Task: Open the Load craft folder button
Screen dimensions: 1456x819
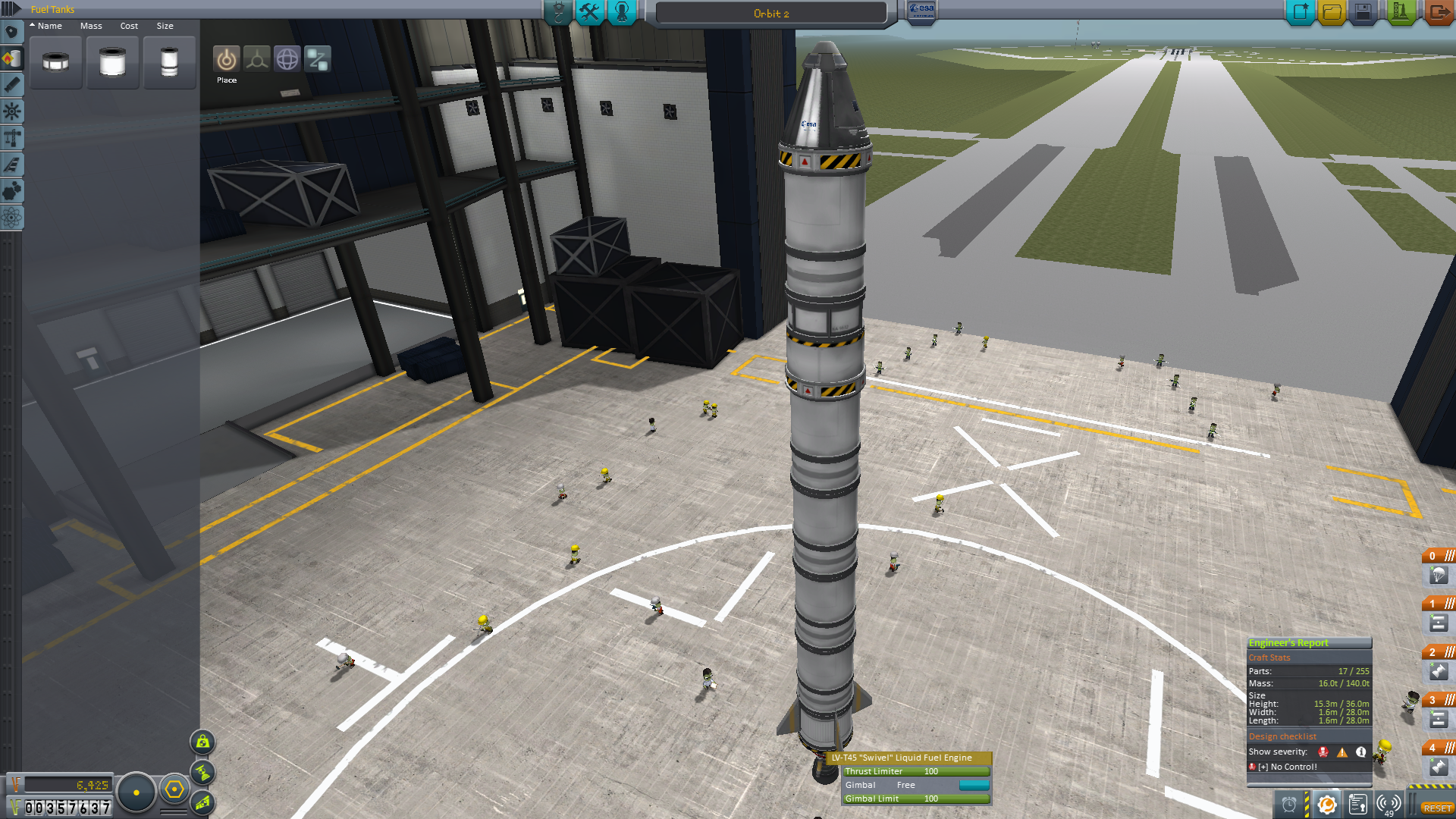Action: (1332, 12)
